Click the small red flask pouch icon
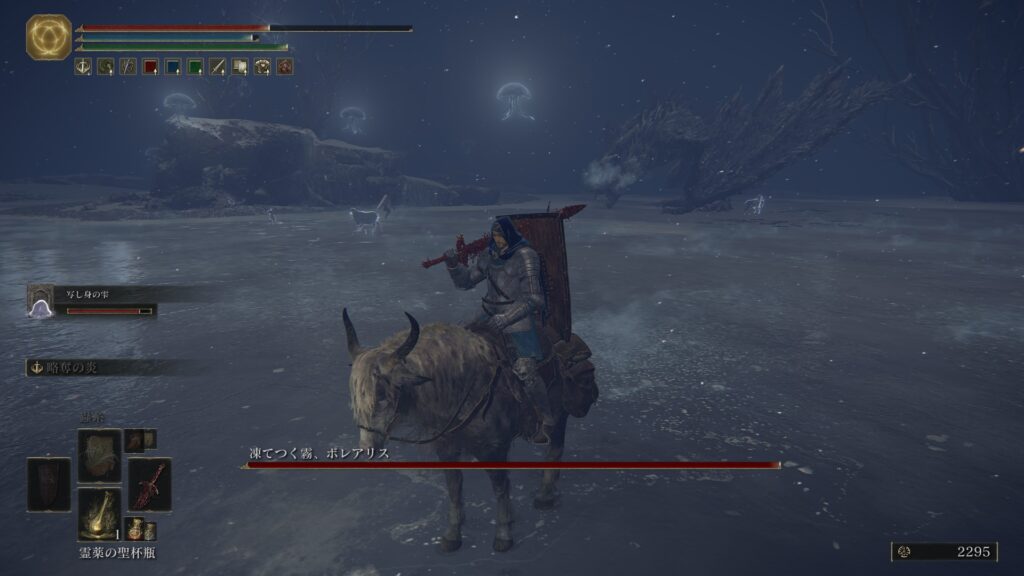The height and width of the screenshot is (576, 1024). click(134, 528)
